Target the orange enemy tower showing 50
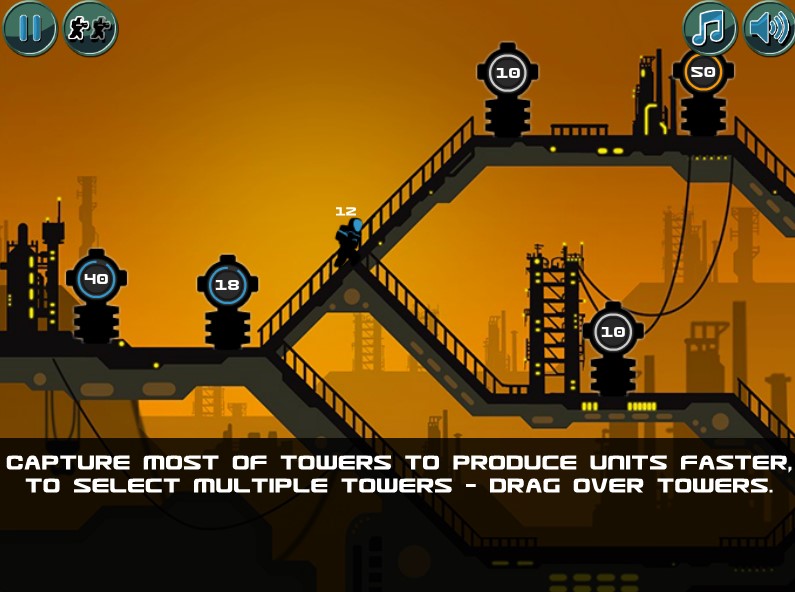 pyautogui.click(x=703, y=73)
